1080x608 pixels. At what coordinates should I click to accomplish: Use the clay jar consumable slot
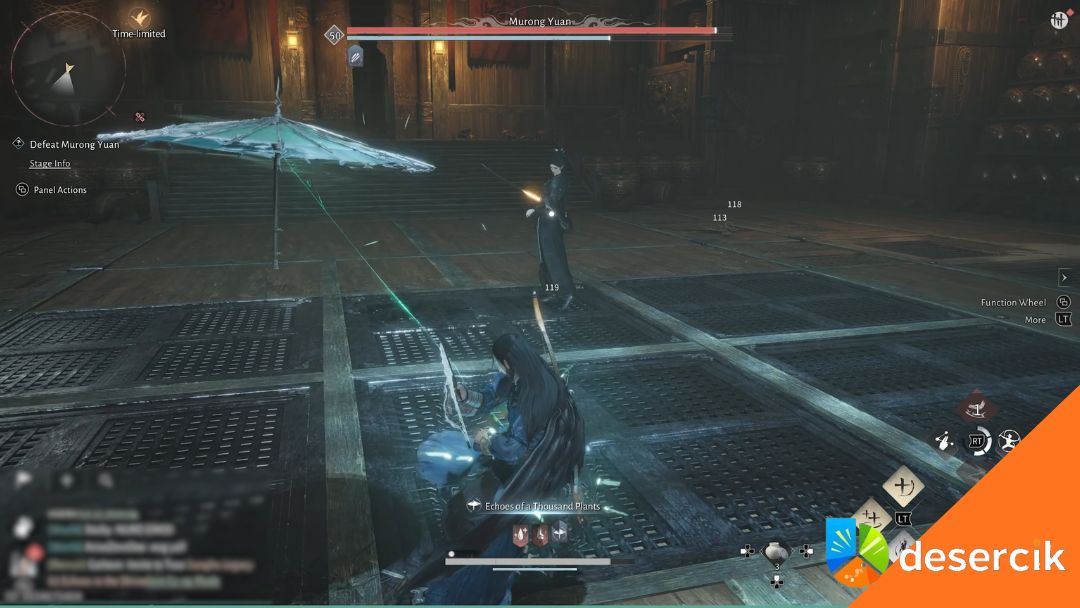click(777, 551)
